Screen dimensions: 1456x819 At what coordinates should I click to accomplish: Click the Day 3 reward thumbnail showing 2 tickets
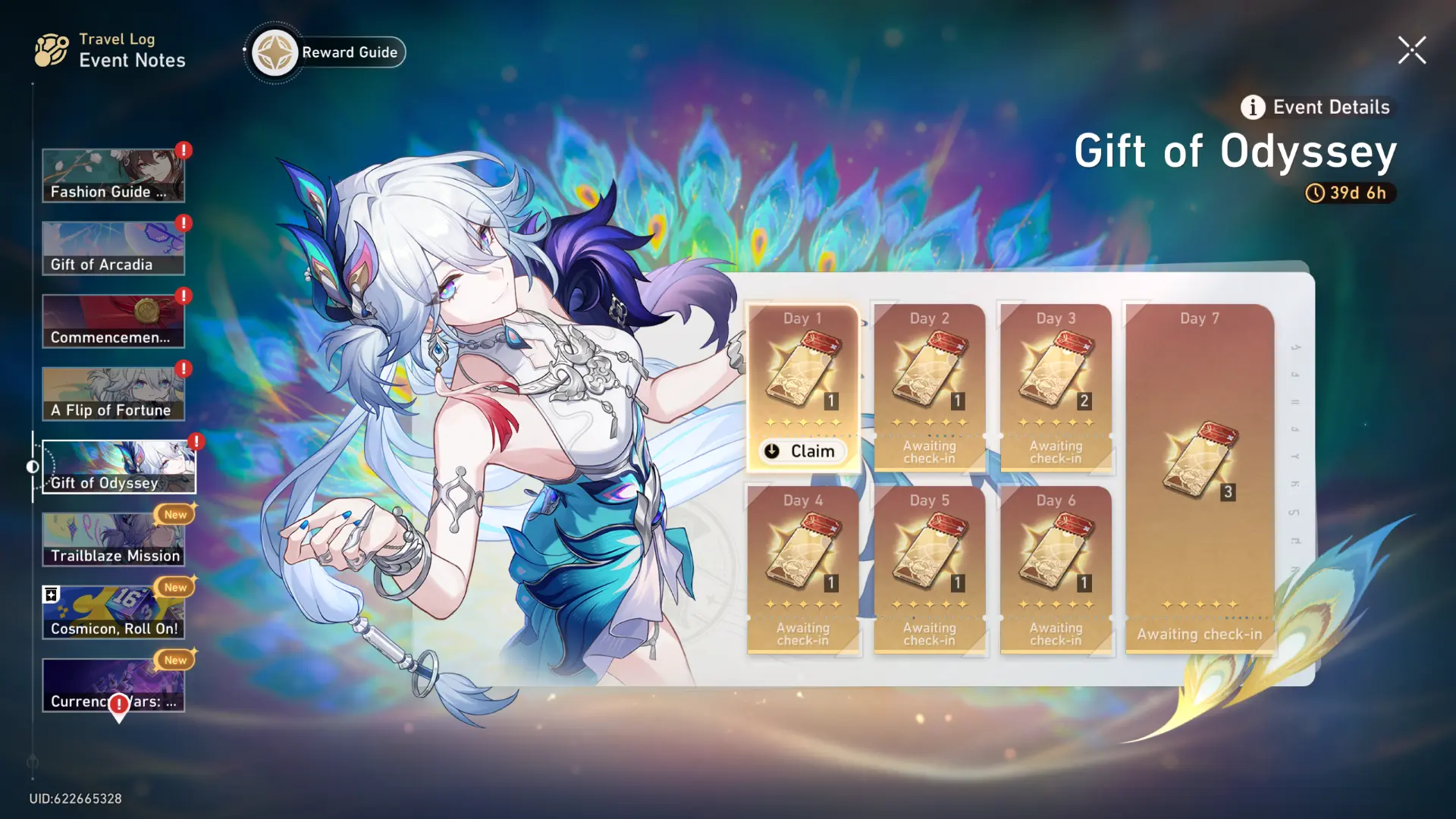(x=1056, y=369)
